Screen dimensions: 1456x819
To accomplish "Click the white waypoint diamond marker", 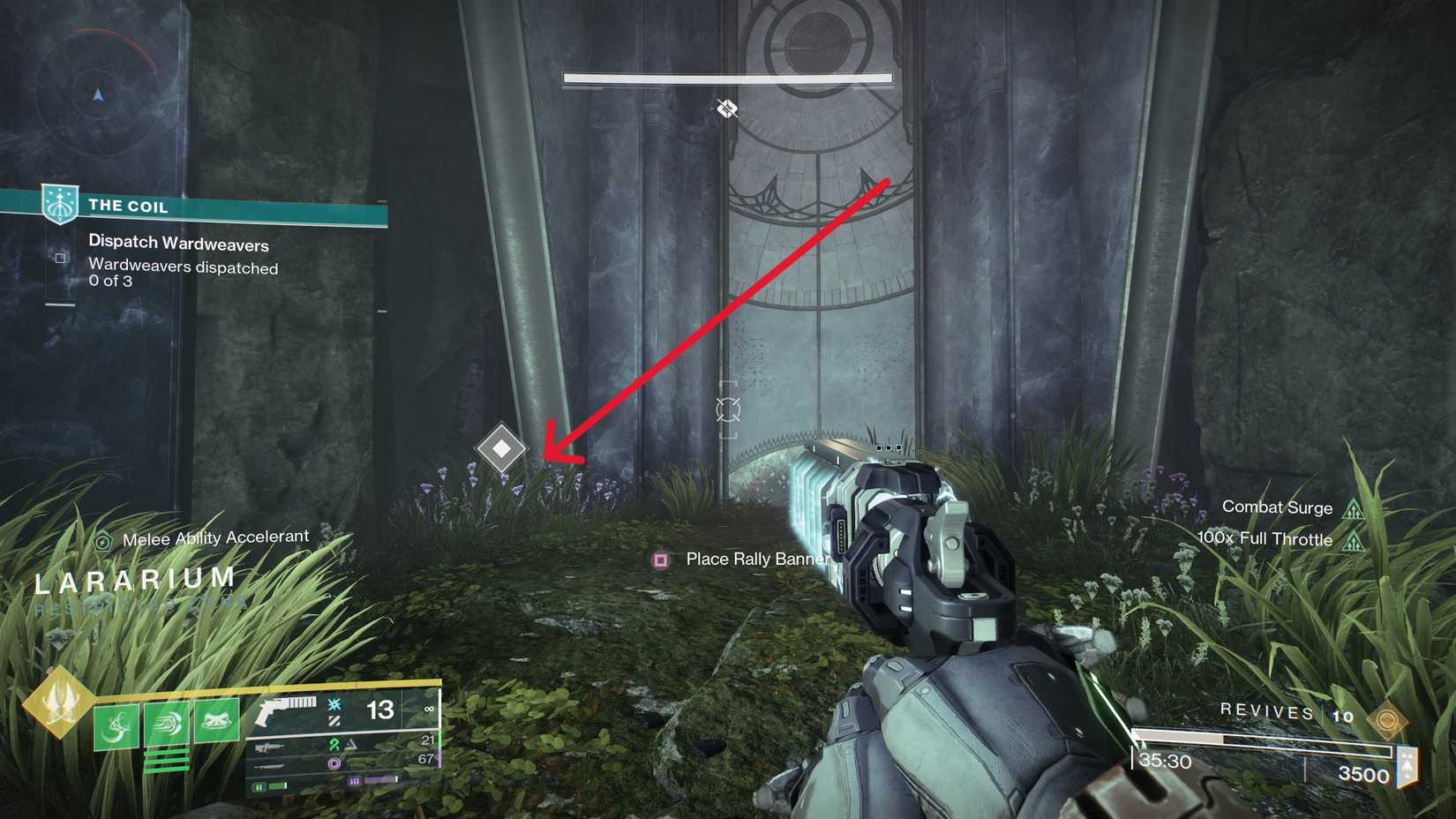I will pyautogui.click(x=502, y=448).
